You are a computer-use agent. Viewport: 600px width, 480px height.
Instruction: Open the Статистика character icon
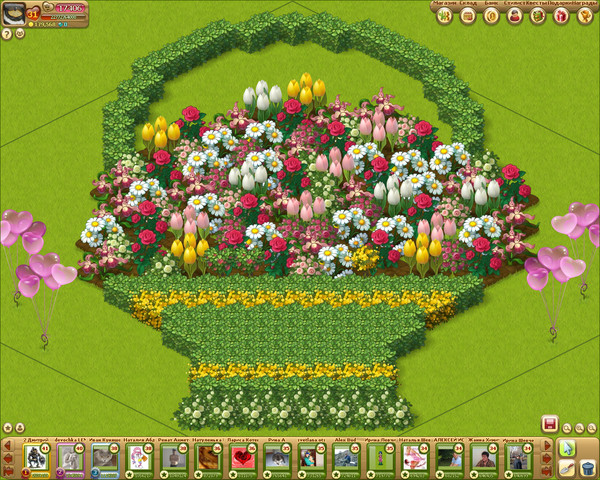point(514,16)
